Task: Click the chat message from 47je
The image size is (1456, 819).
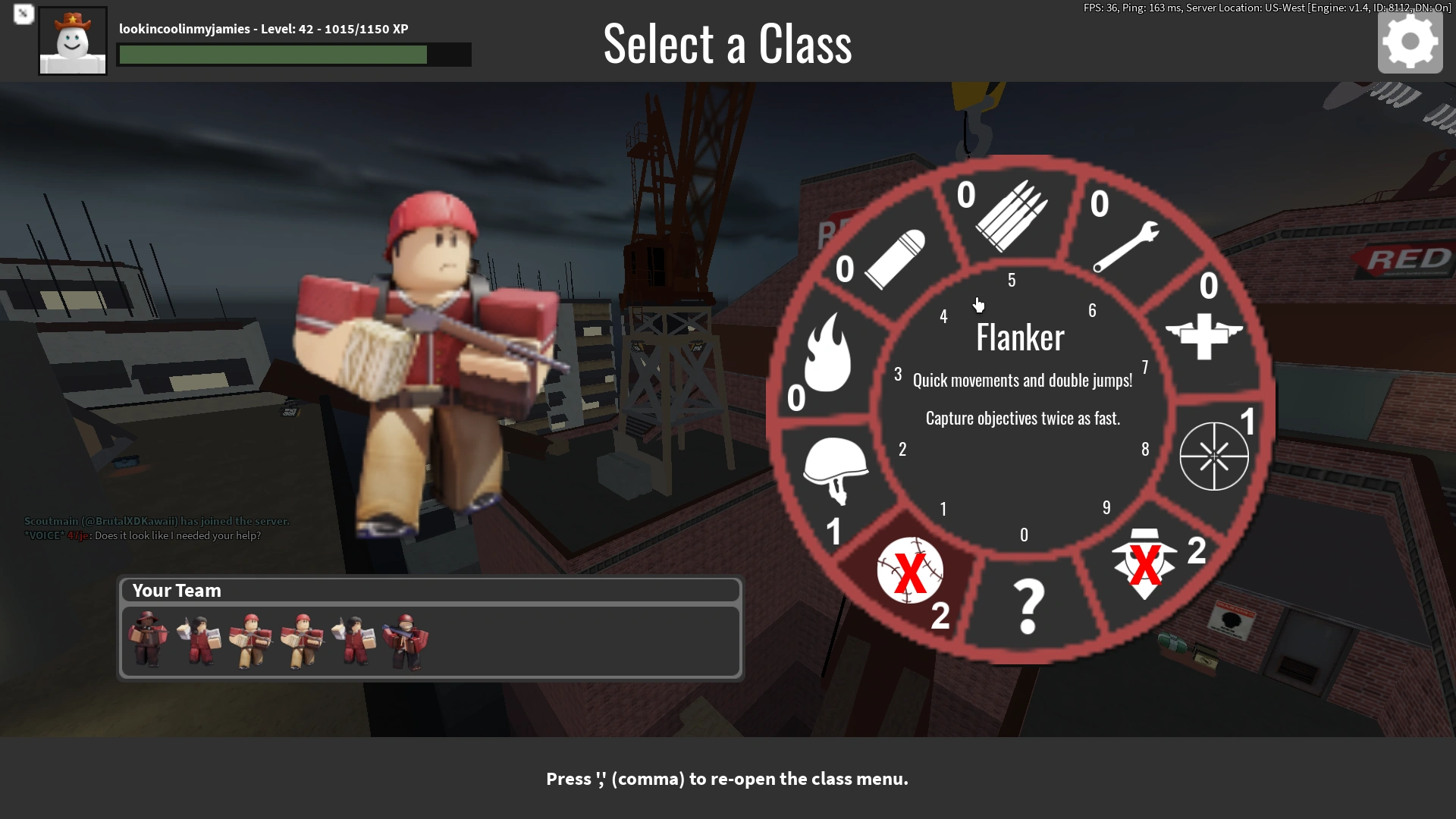Action: pos(136,535)
